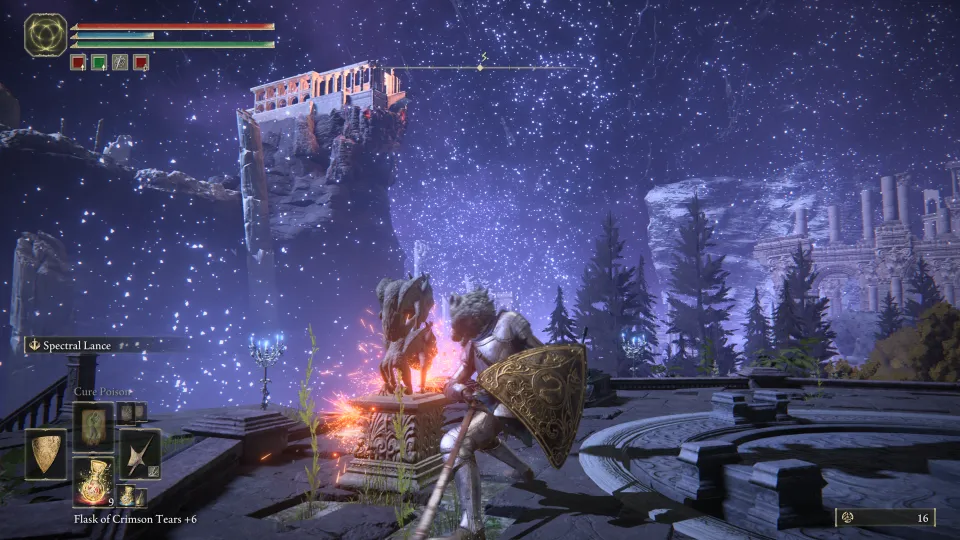Click the Great Rune emblem icon
This screenshot has width=960, height=540.
[x=45, y=35]
